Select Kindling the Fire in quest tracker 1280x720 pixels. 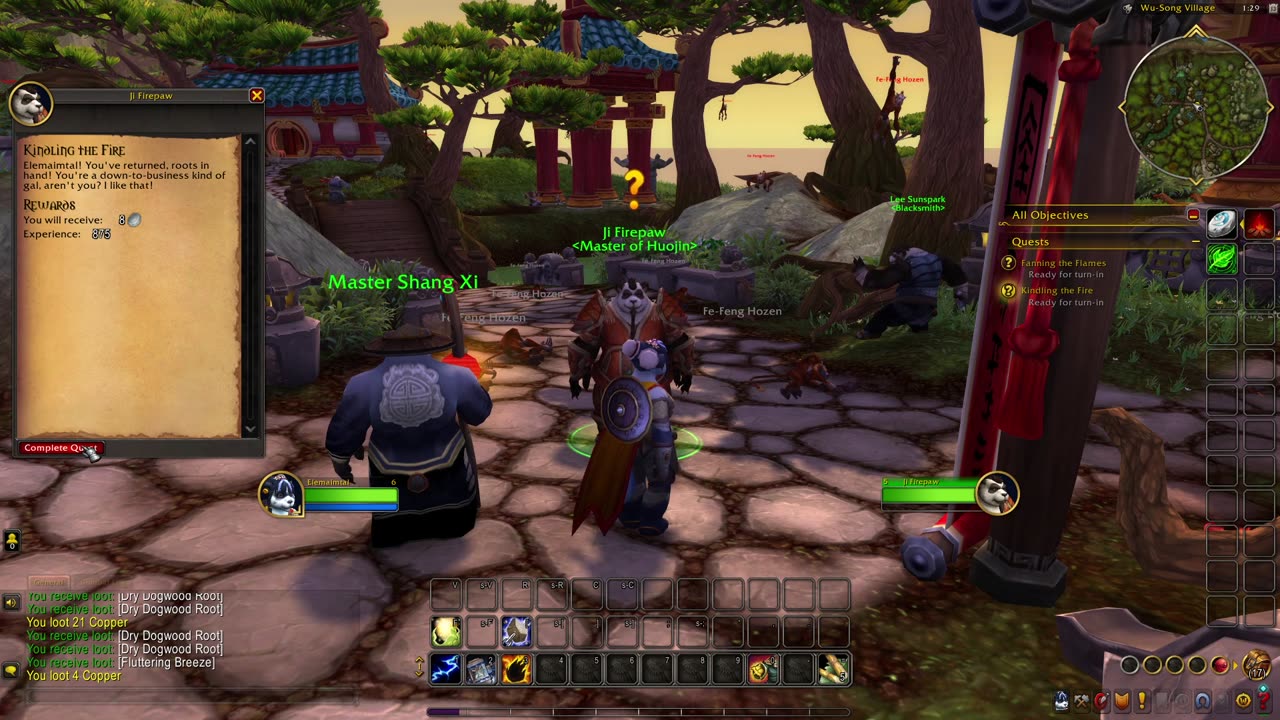coord(1057,291)
